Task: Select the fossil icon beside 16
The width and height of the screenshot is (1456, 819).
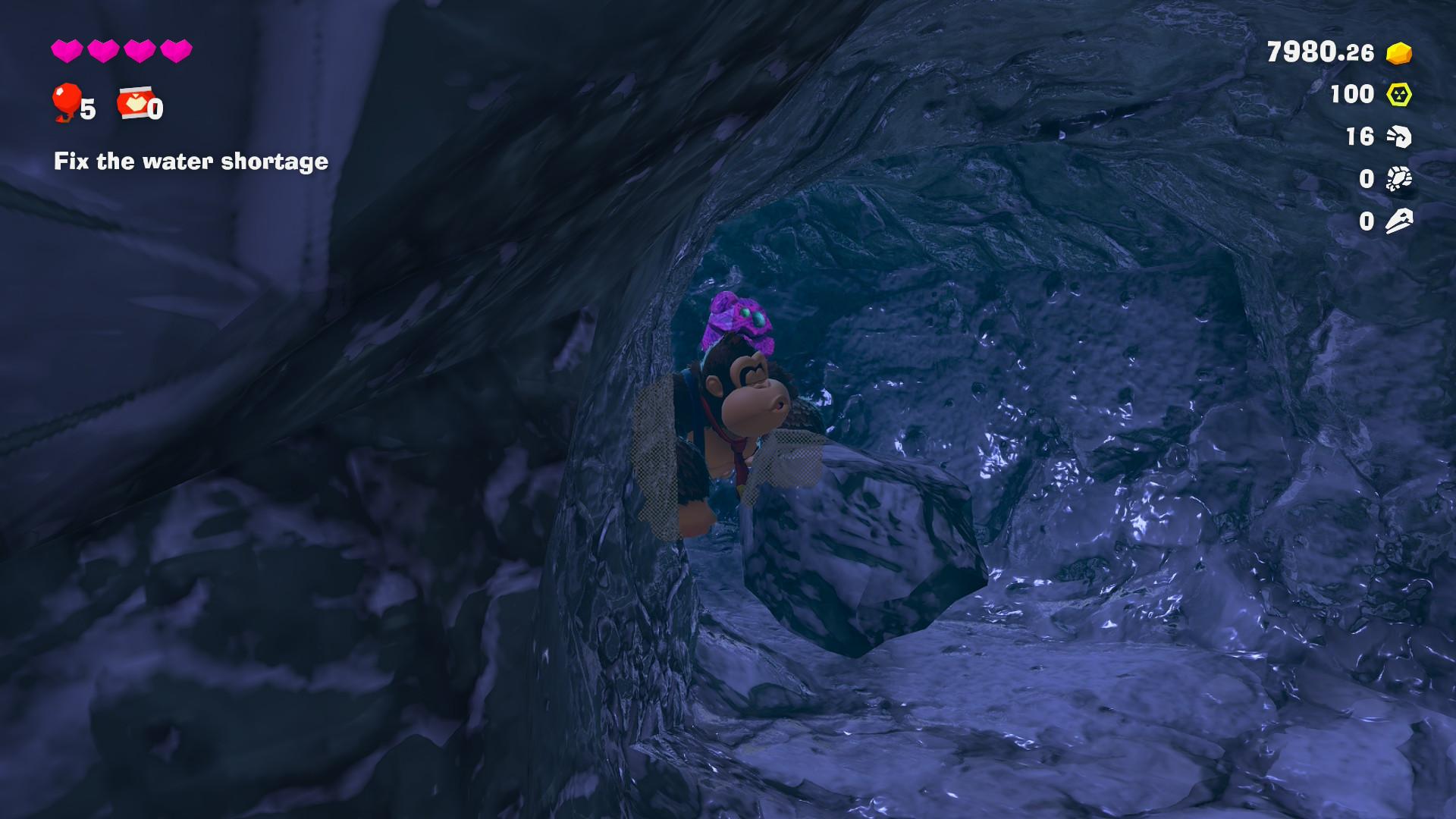Action: pyautogui.click(x=1398, y=136)
